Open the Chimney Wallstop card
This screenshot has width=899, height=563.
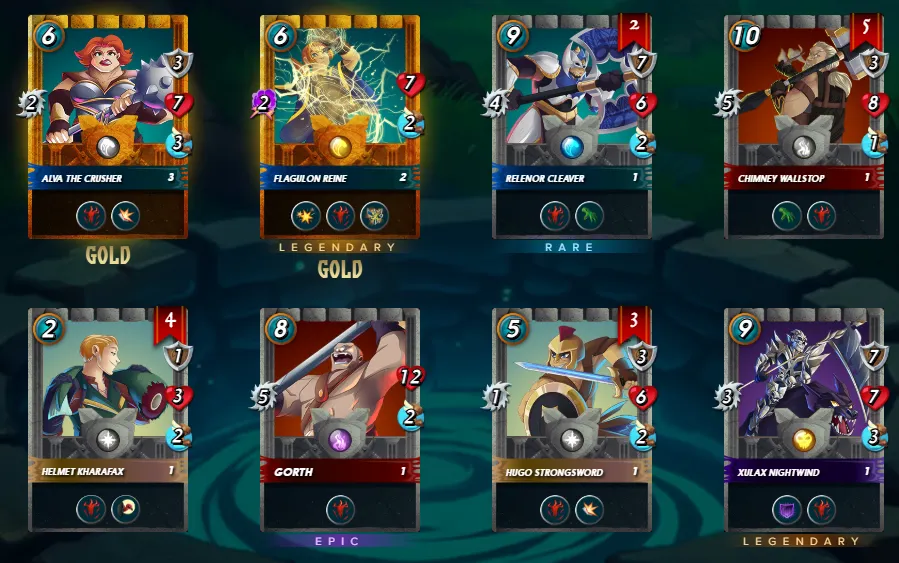click(x=804, y=125)
